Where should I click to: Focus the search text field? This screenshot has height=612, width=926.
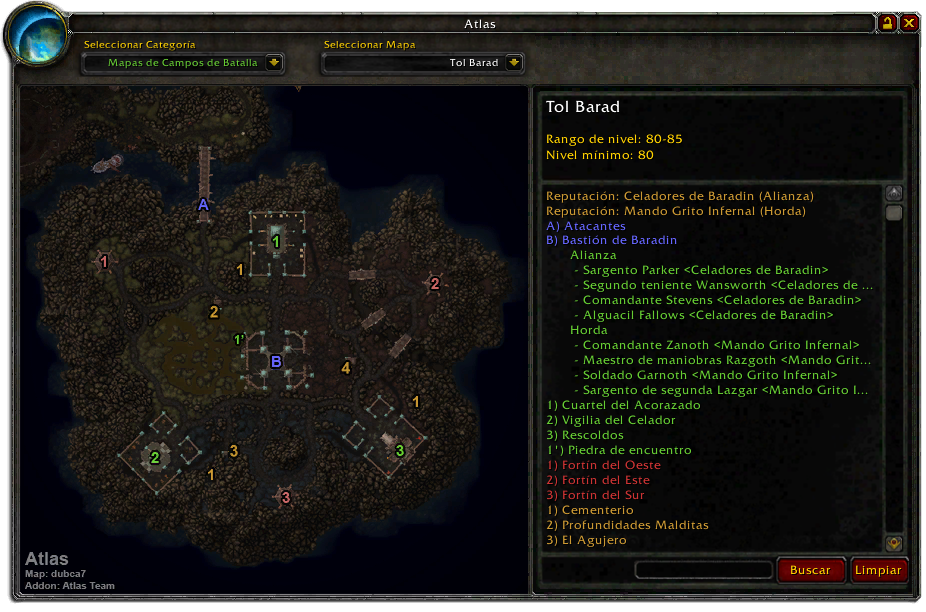pos(704,570)
